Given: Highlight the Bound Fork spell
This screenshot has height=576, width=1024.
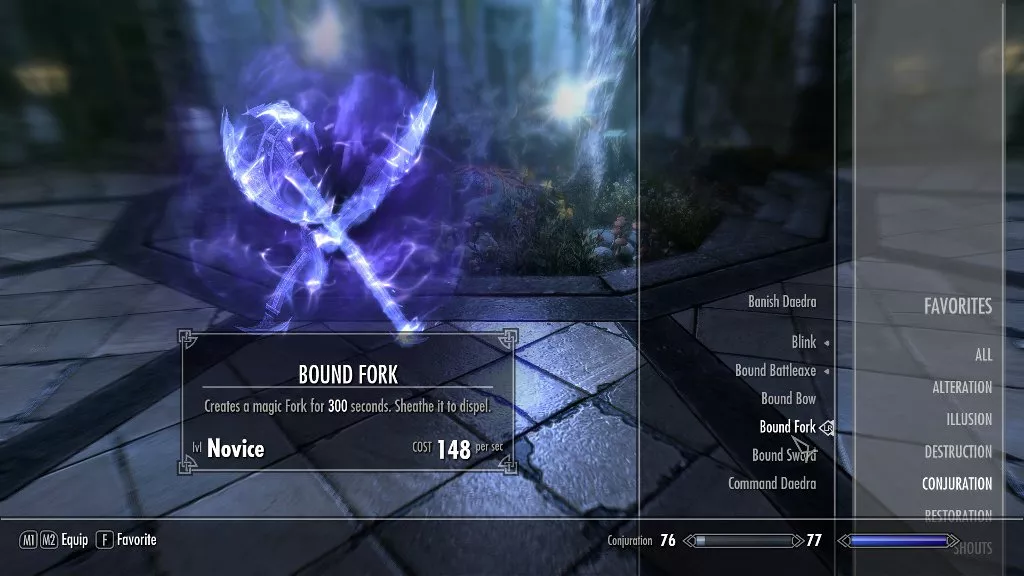Looking at the screenshot, I should (x=787, y=427).
